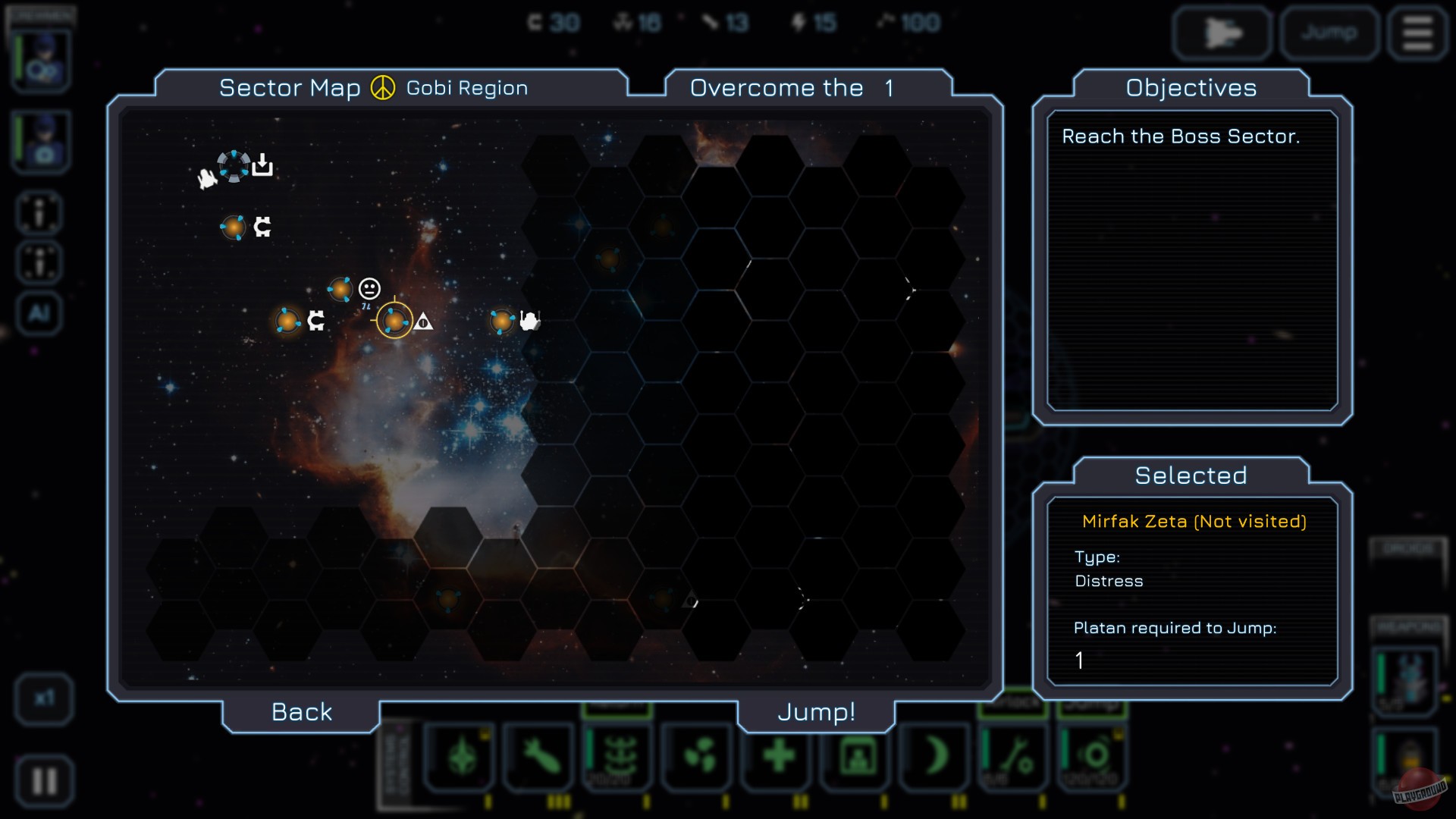Click the AI crew slot in sidebar

click(x=38, y=313)
